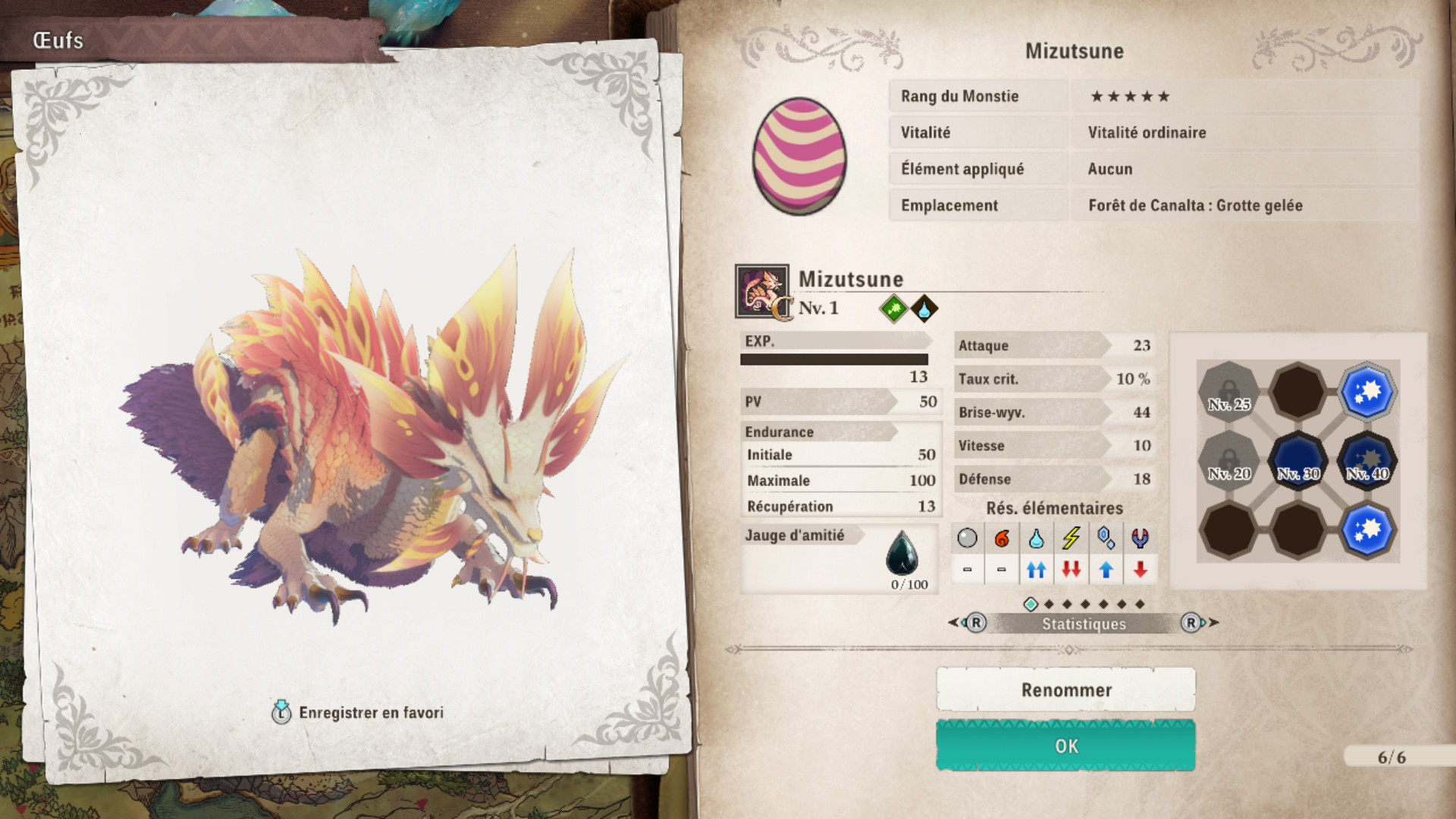This screenshot has width=1456, height=819.
Task: Pick the Nv. 40 gene slot
Action: (1367, 461)
